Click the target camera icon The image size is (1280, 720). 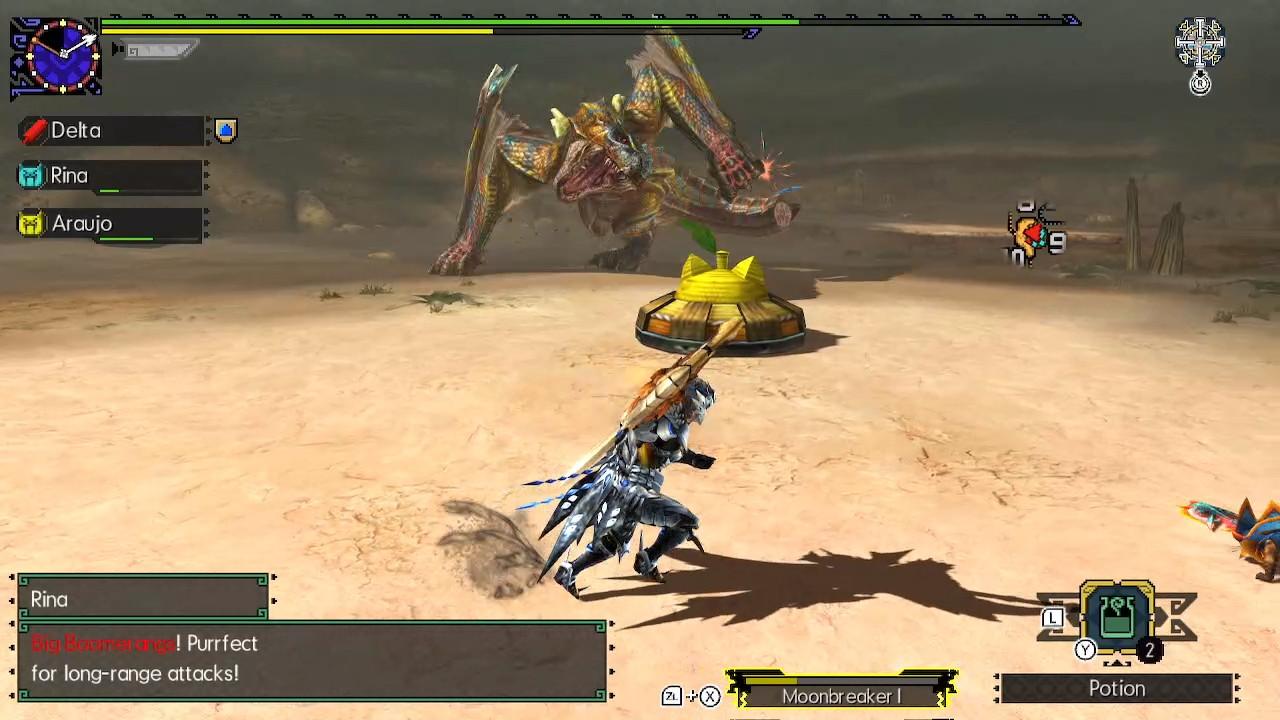pos(1199,42)
